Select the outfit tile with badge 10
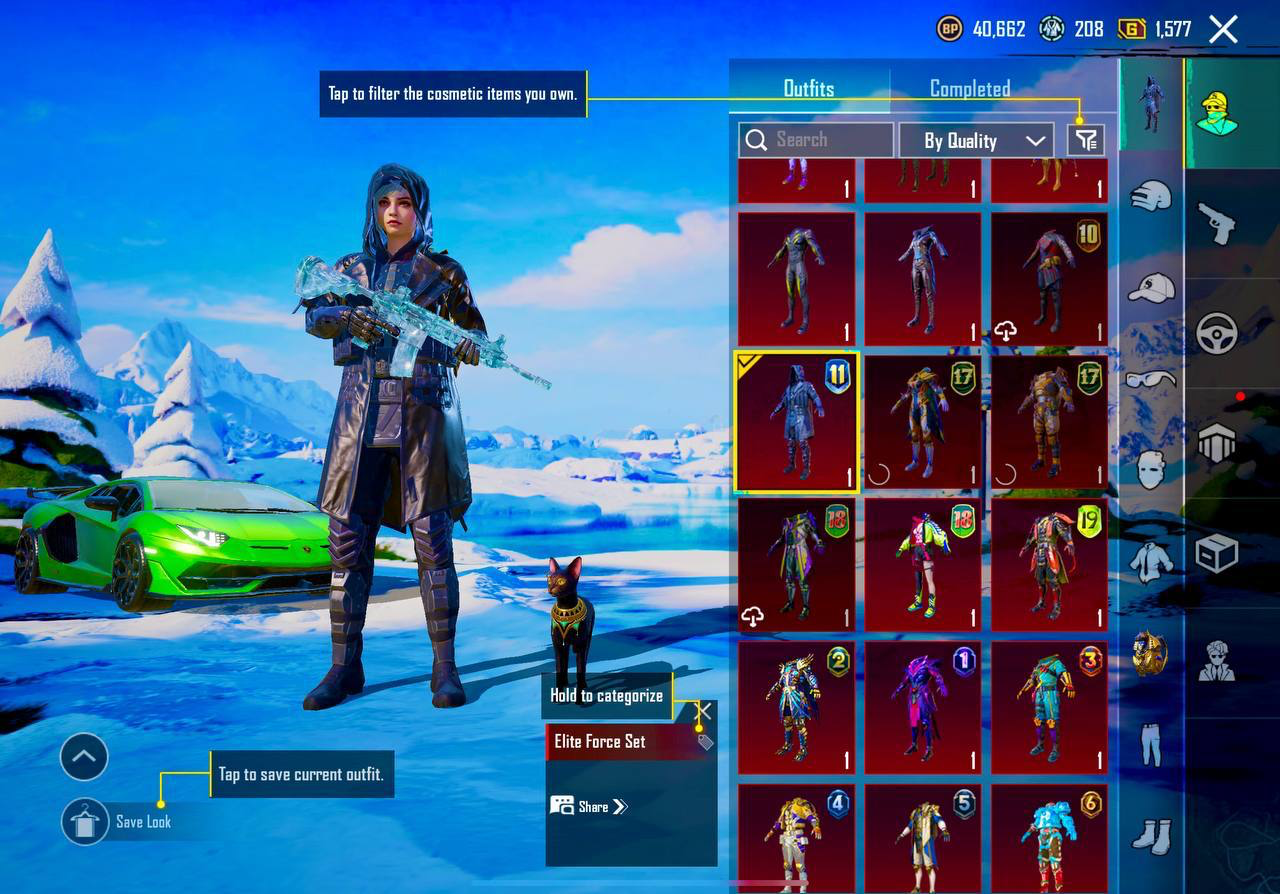1280x894 pixels. pyautogui.click(x=1049, y=278)
